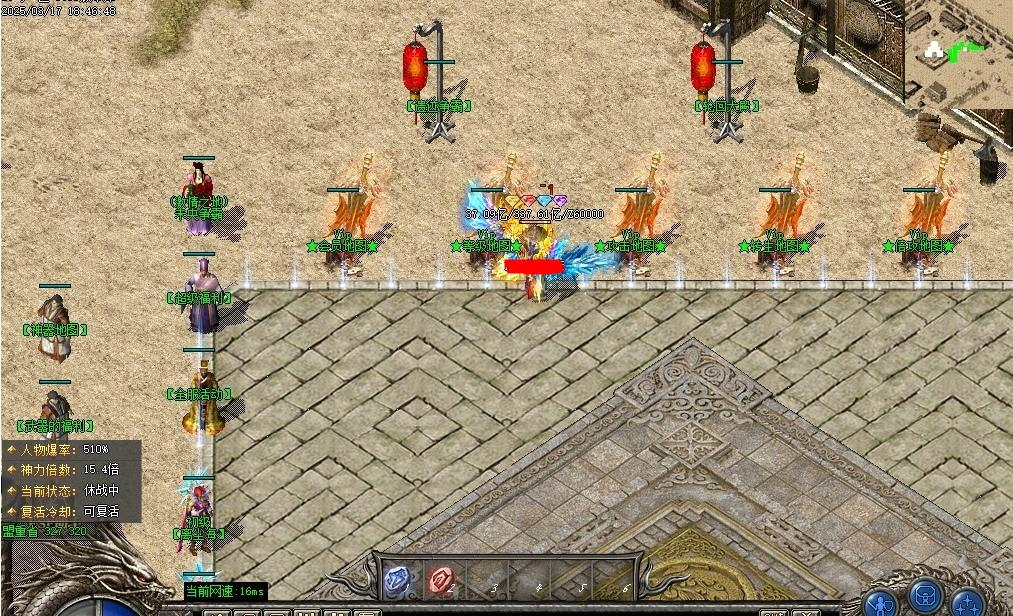Open the round blue sparkle stars button

tap(968, 602)
